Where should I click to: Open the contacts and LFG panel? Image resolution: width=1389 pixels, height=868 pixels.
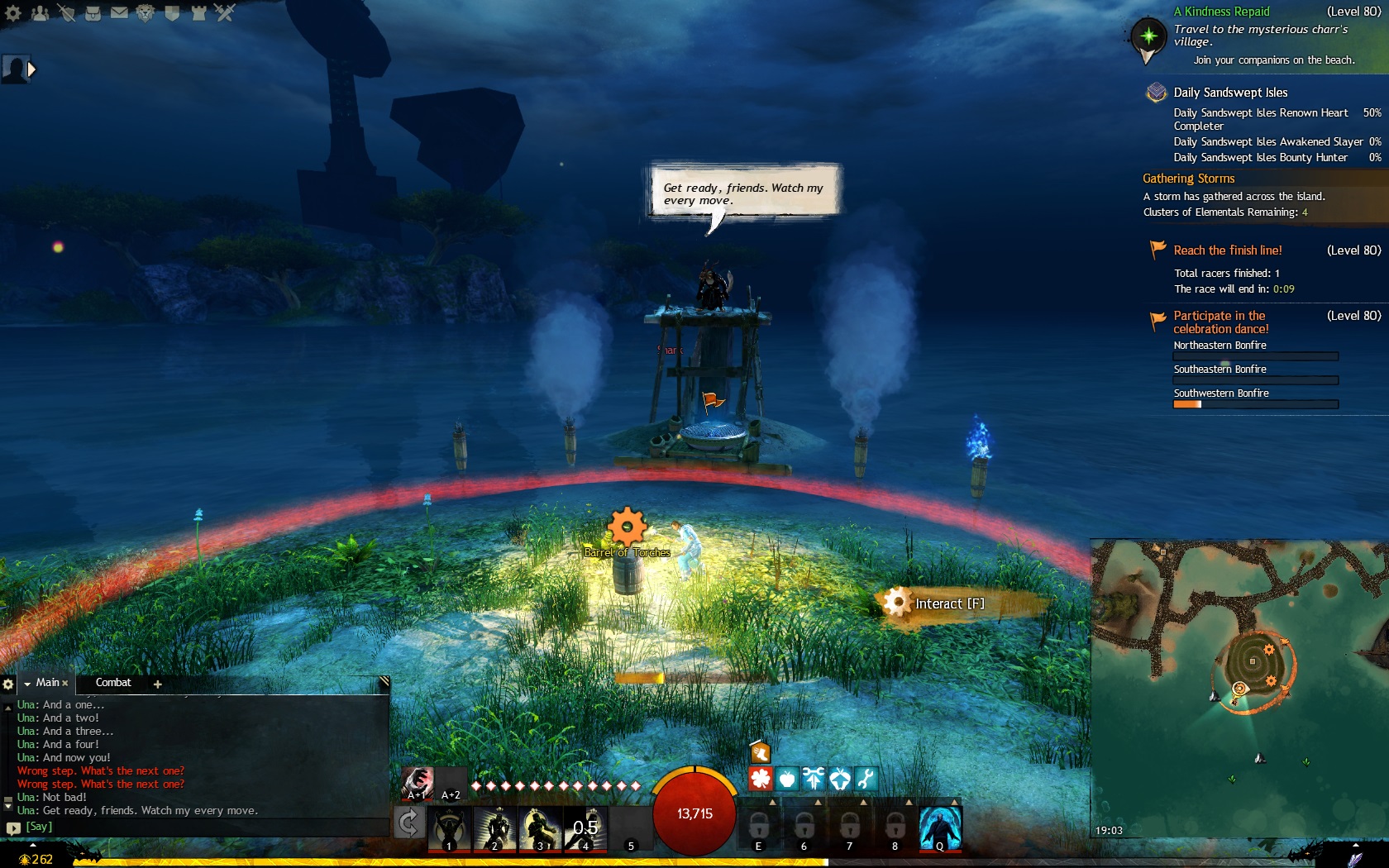tap(40, 12)
